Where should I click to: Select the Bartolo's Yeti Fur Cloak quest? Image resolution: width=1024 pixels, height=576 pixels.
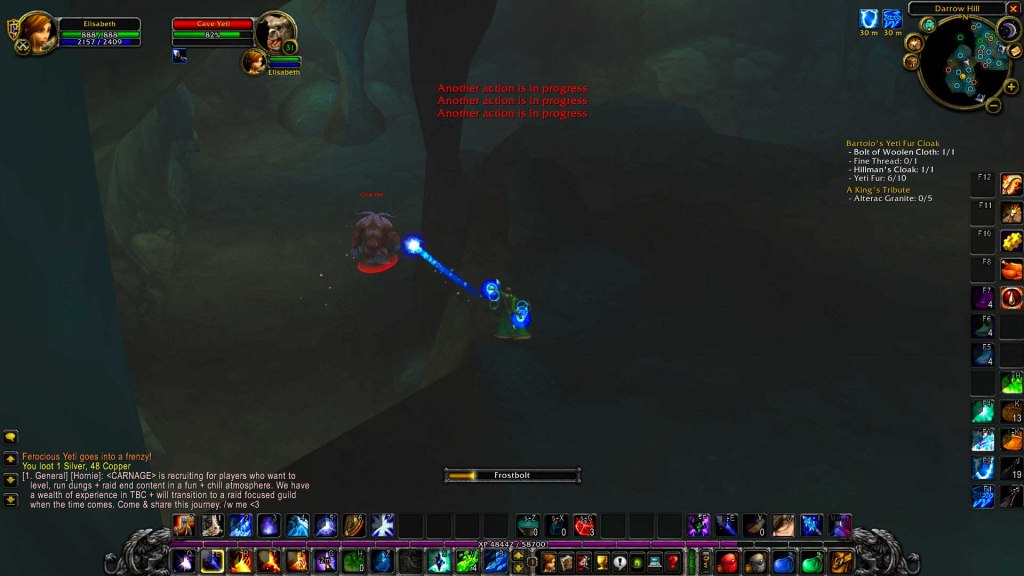point(893,143)
